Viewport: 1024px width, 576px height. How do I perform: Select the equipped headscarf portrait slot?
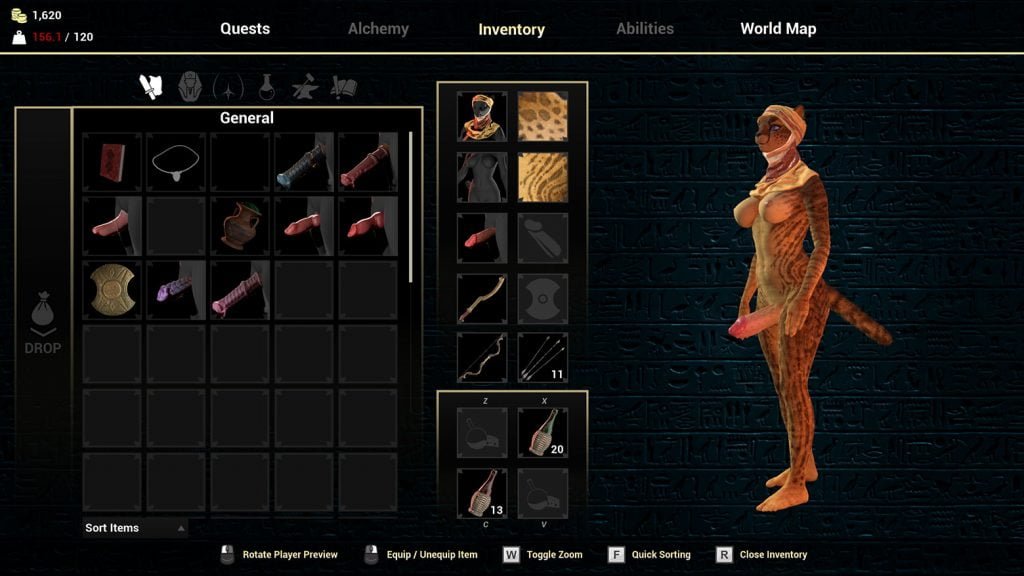pos(482,117)
